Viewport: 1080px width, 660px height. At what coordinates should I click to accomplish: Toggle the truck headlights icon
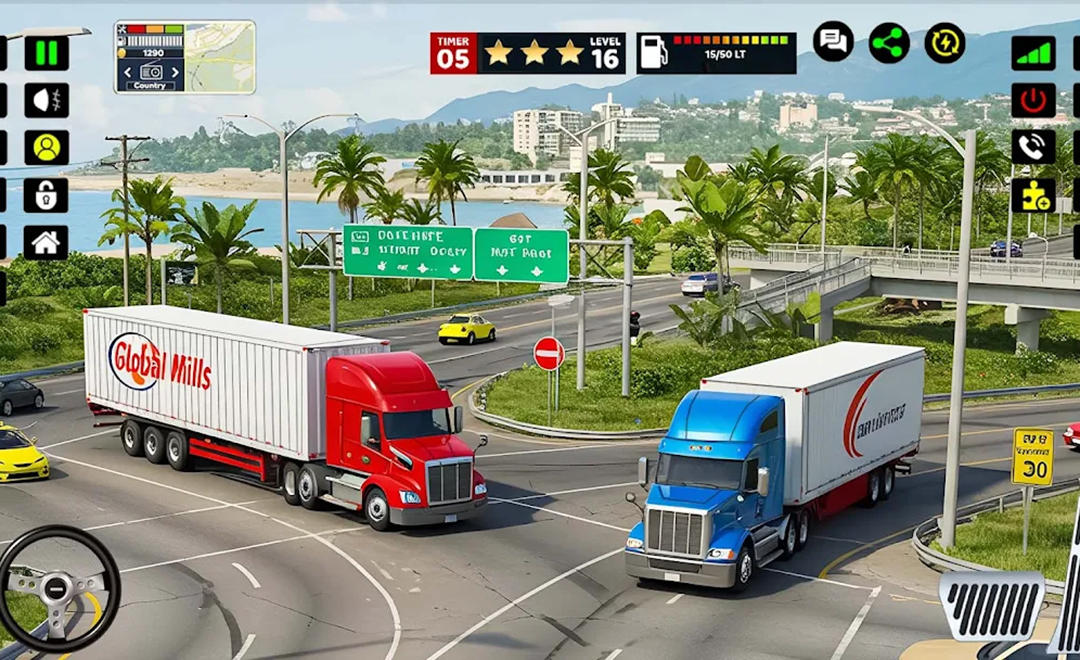click(46, 100)
